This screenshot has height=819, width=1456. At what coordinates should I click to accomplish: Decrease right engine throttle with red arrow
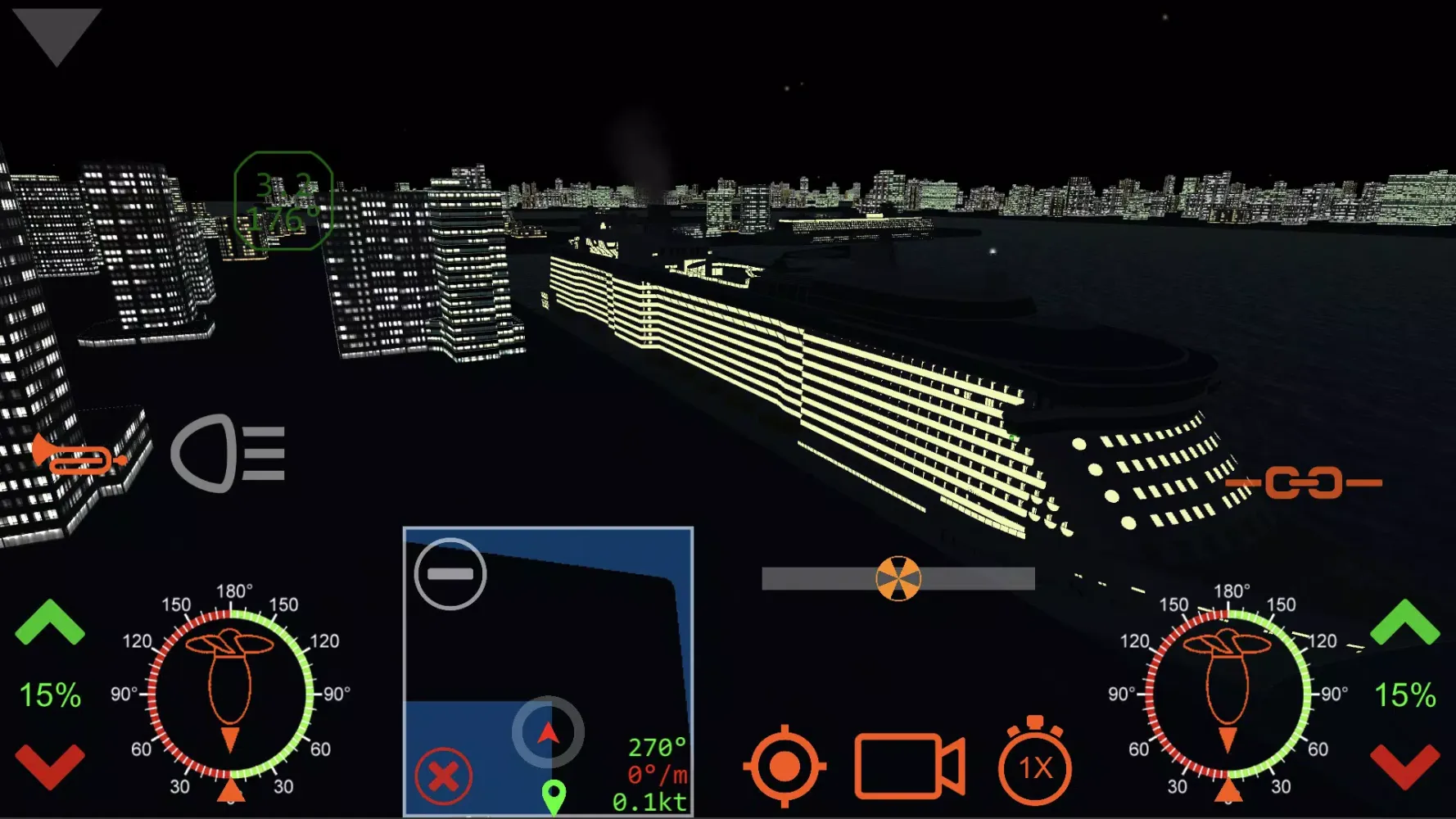(1406, 767)
